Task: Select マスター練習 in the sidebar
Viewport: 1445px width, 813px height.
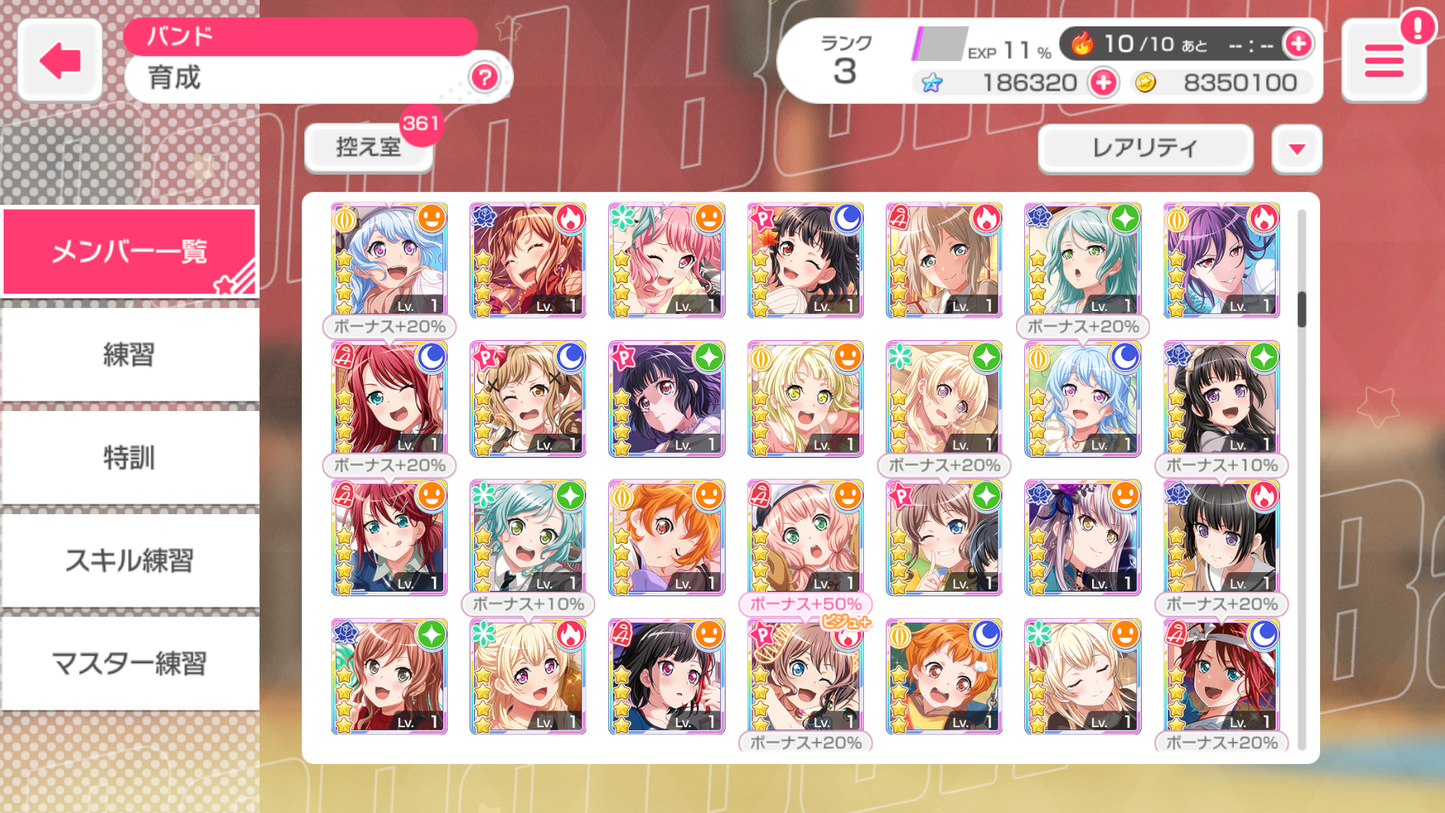Action: pyautogui.click(x=130, y=664)
